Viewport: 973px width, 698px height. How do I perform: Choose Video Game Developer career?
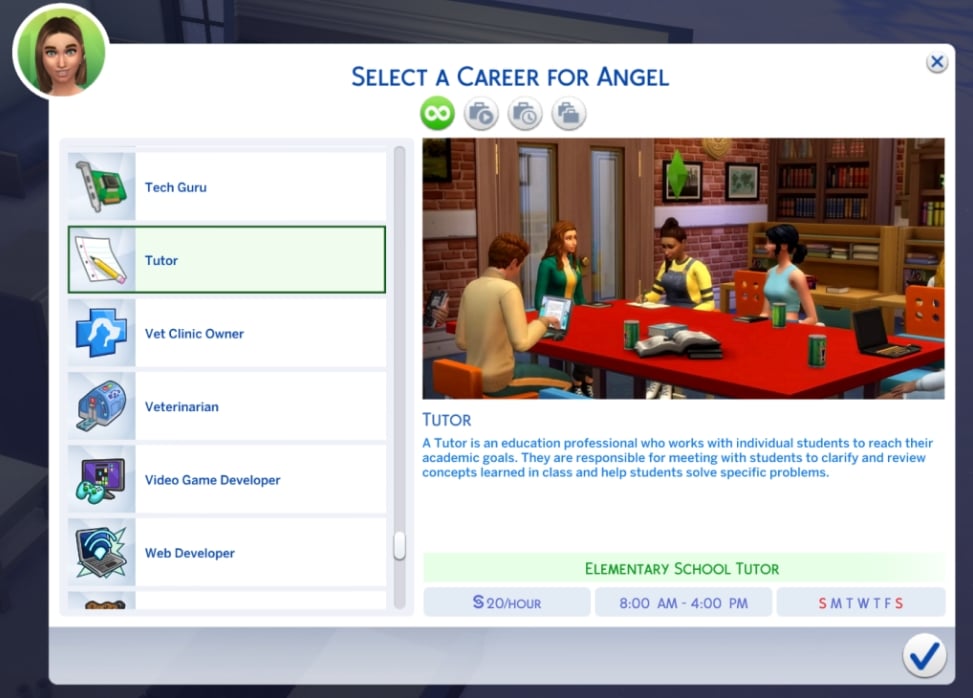227,479
